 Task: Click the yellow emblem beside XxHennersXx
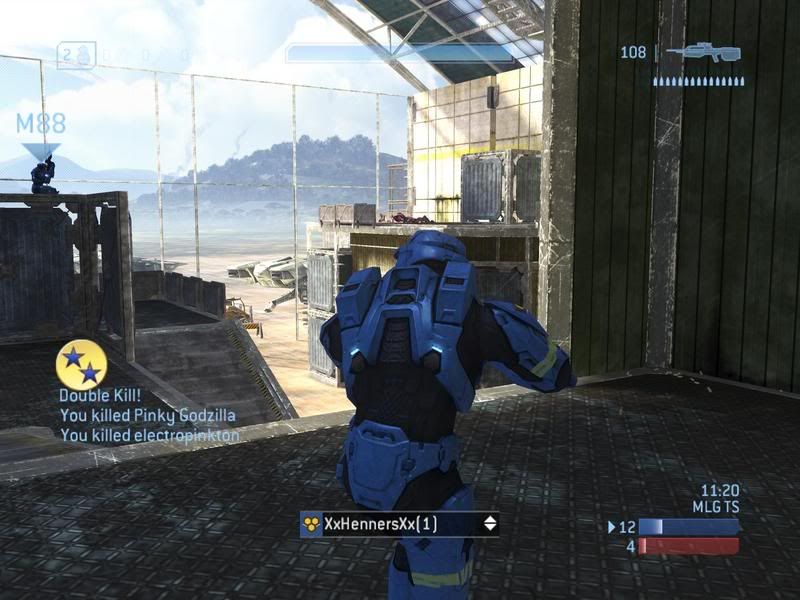tap(311, 523)
